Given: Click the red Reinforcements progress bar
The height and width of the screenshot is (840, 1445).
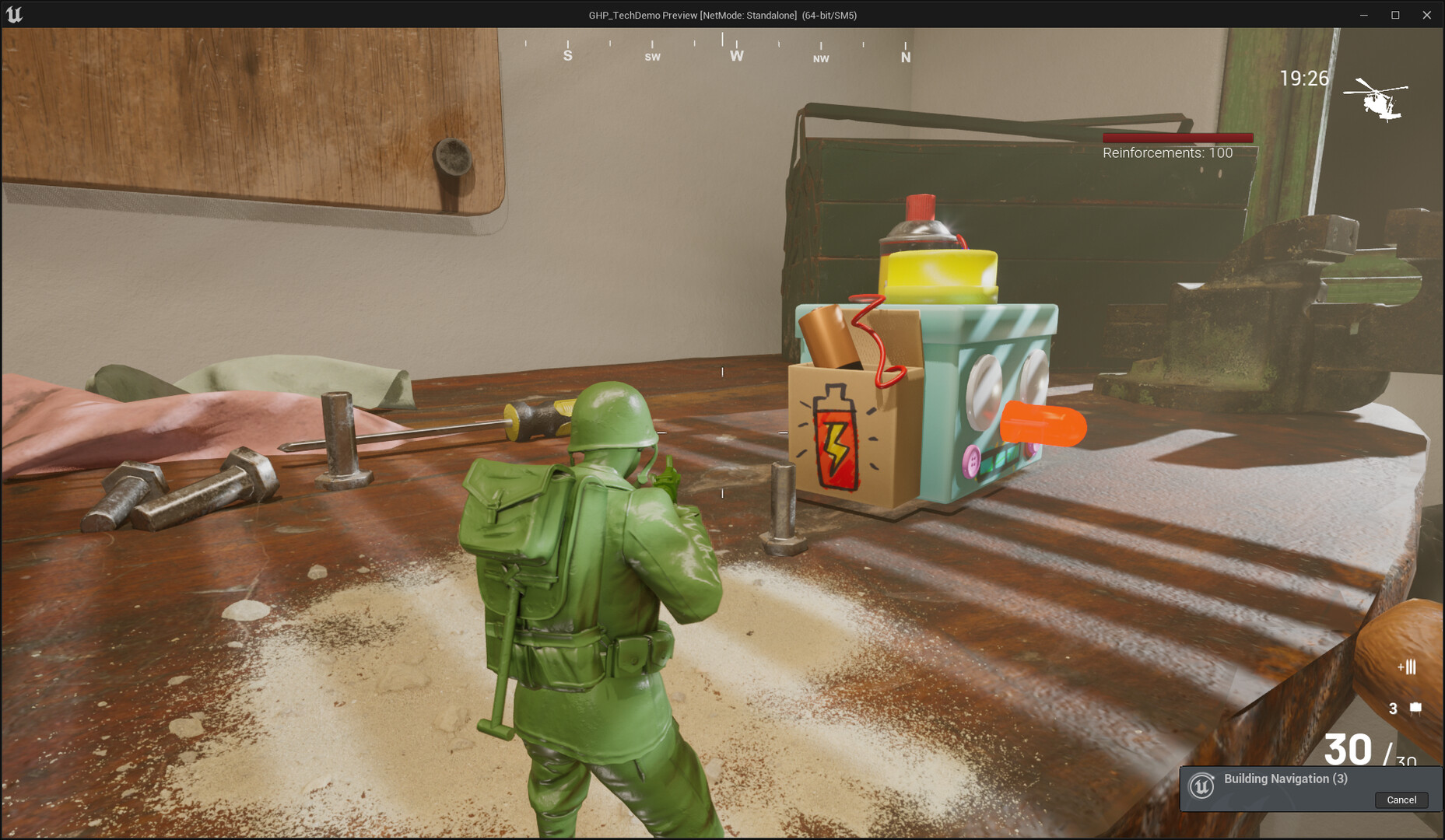Looking at the screenshot, I should (x=1177, y=138).
